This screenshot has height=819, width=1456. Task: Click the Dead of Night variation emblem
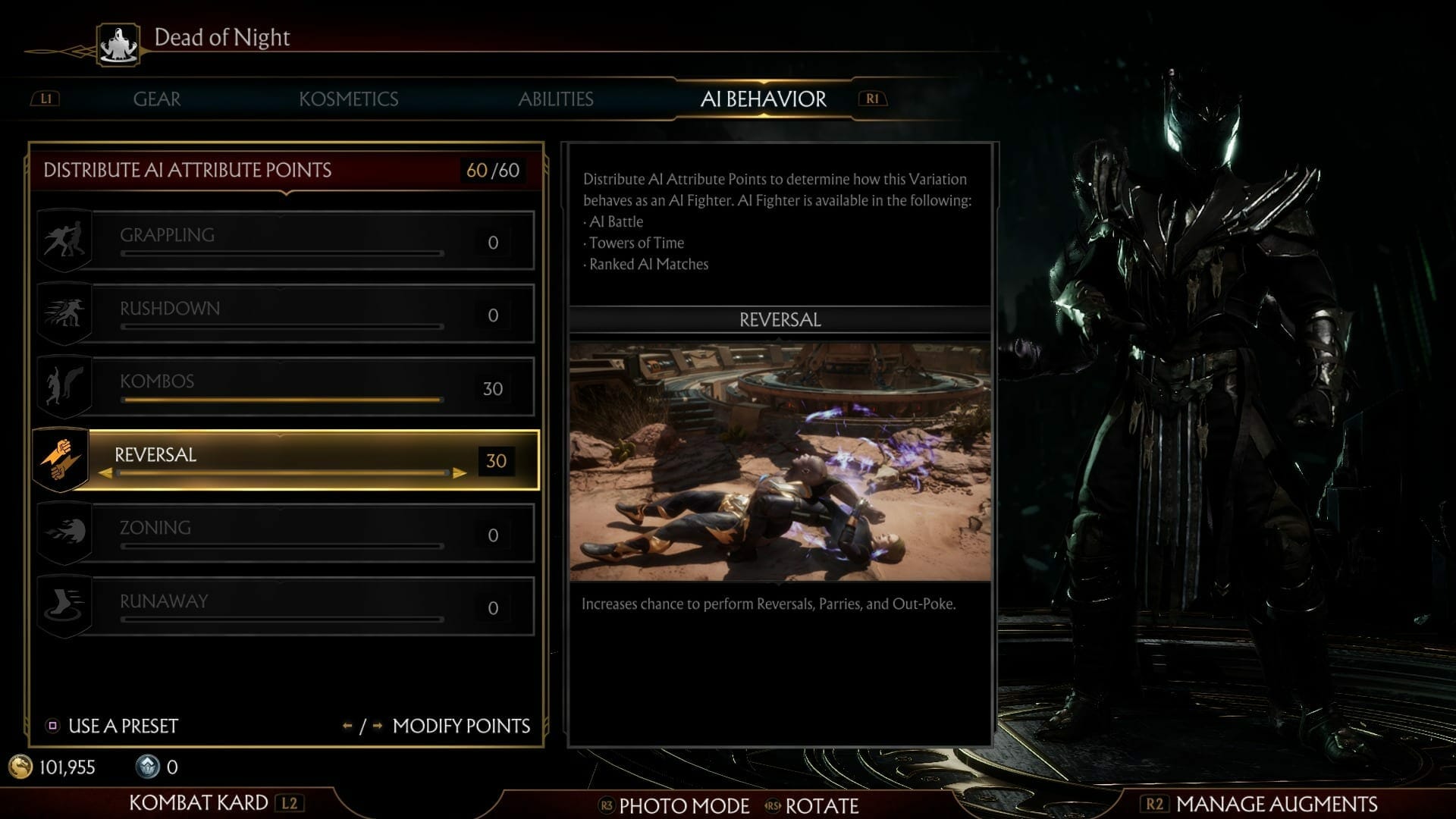click(x=118, y=42)
